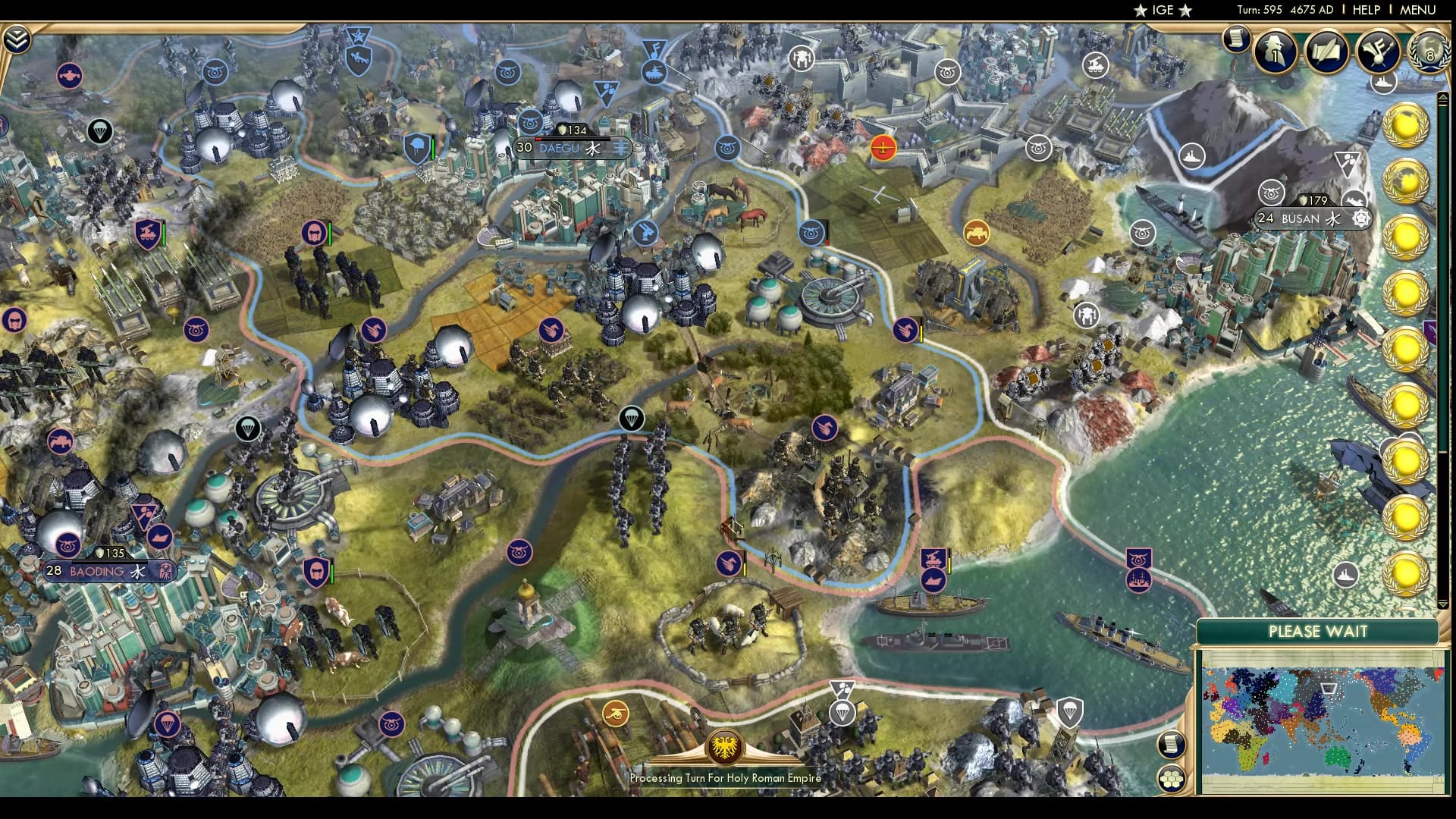Open map options via scroll icon beside minimap
The image size is (1456, 819).
click(1171, 745)
